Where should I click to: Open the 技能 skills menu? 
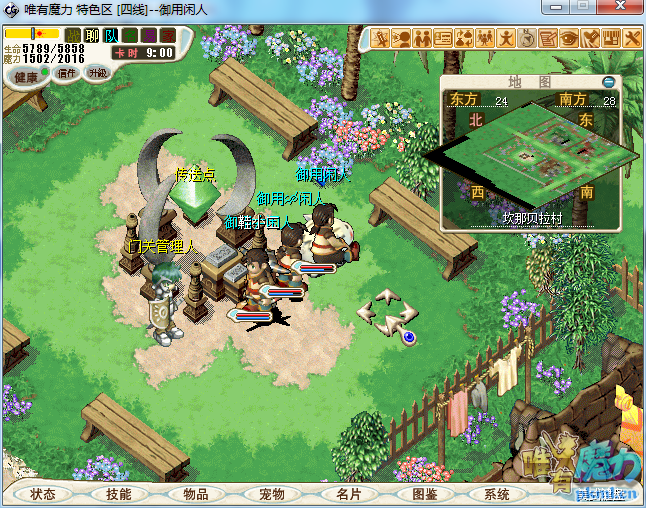(118, 494)
